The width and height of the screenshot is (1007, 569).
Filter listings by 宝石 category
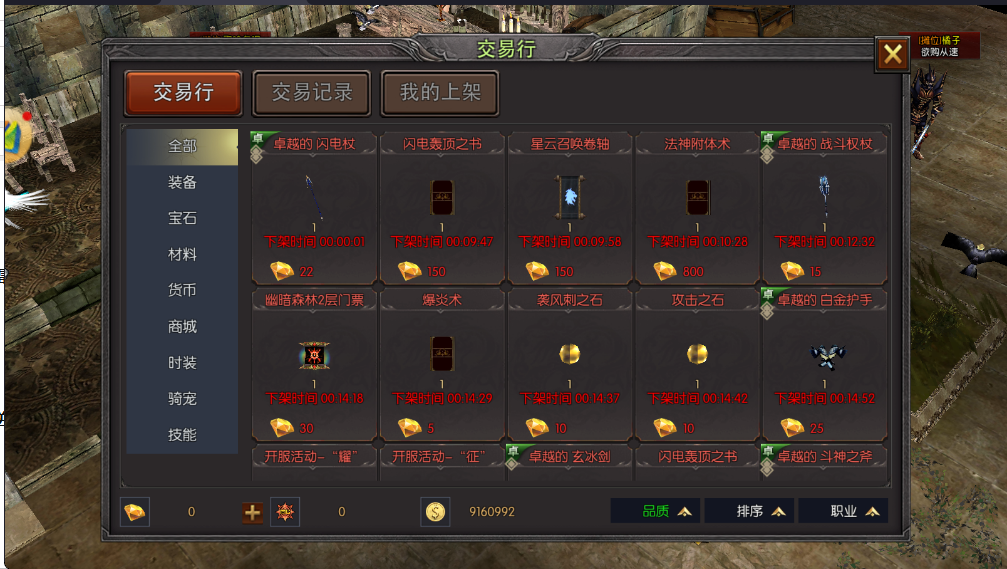182,218
